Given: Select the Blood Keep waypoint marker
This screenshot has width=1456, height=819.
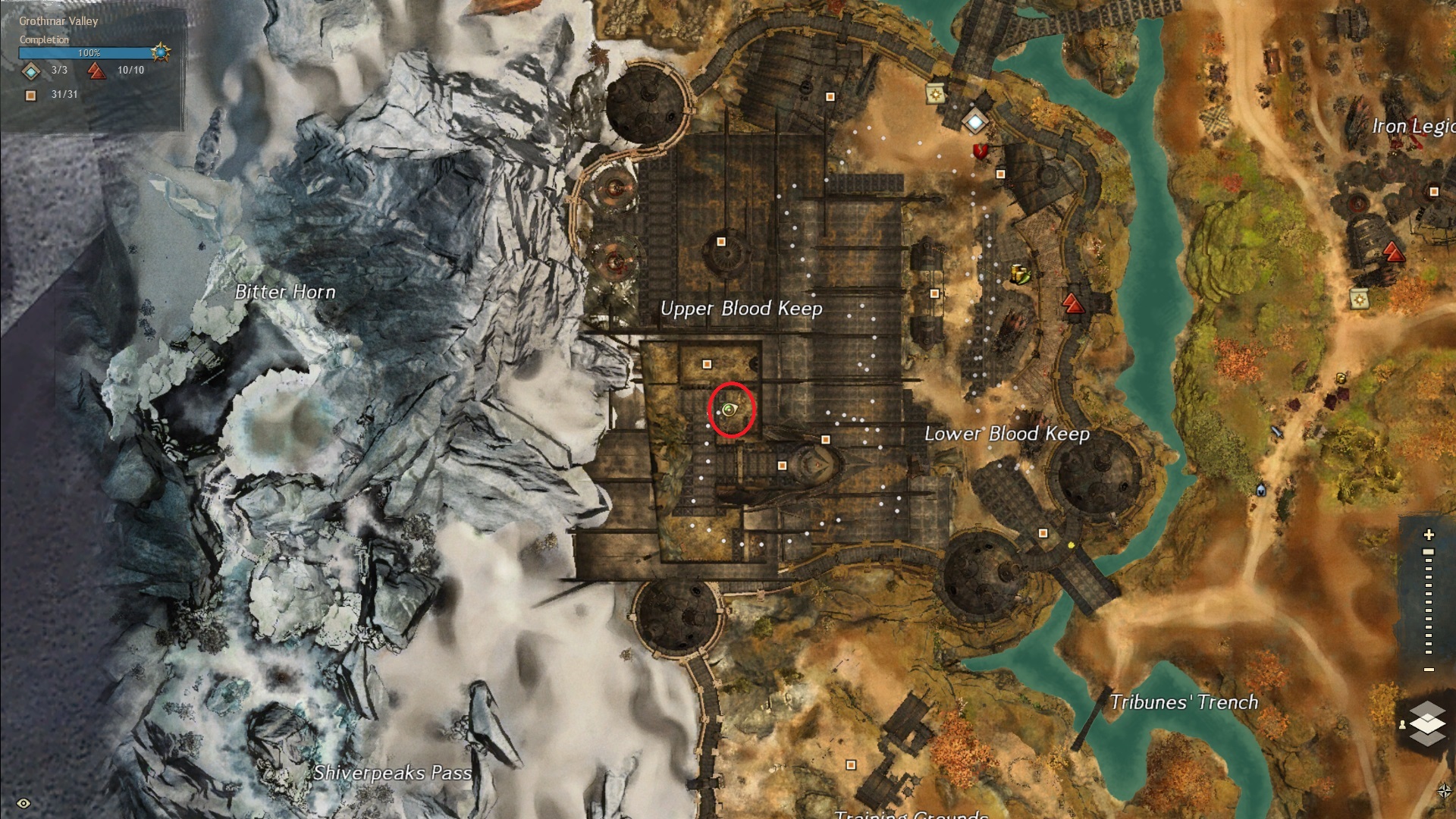Looking at the screenshot, I should coord(974,121).
